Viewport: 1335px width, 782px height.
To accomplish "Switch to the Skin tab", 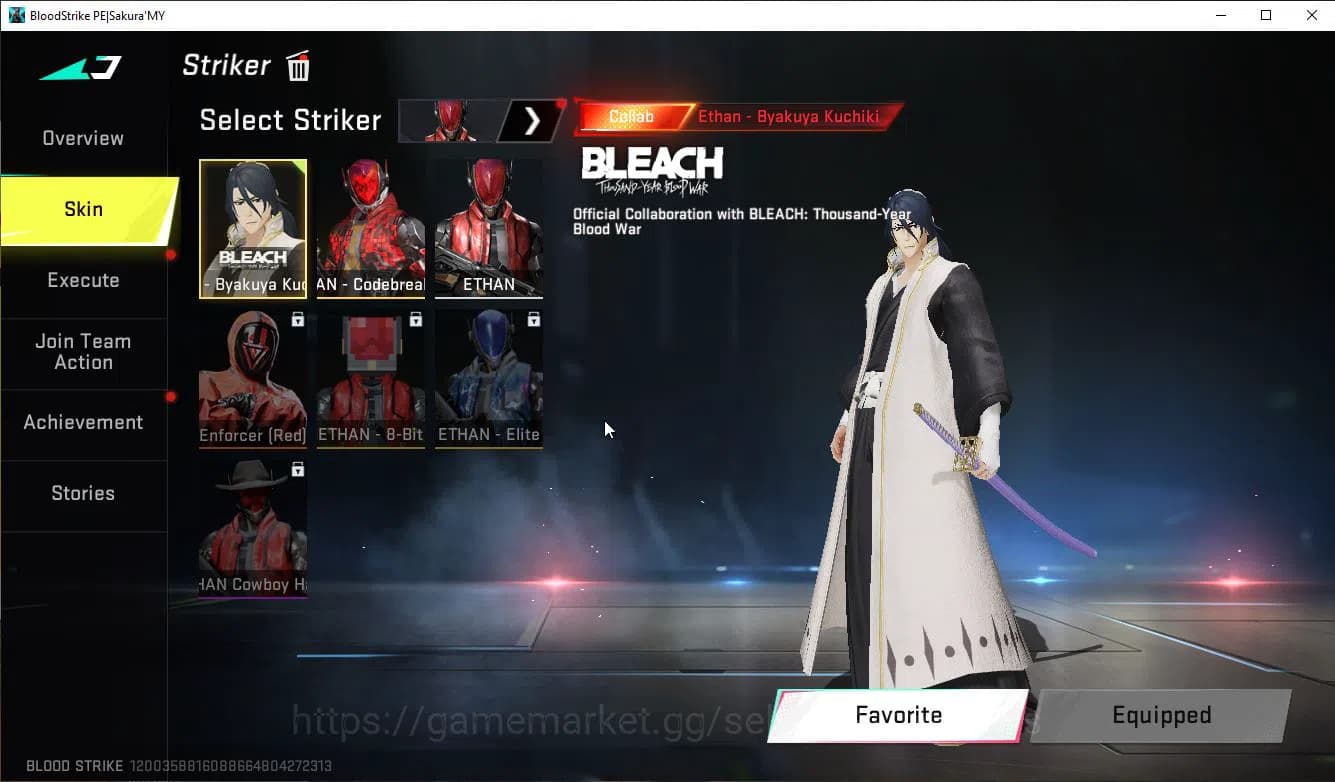I will (83, 209).
